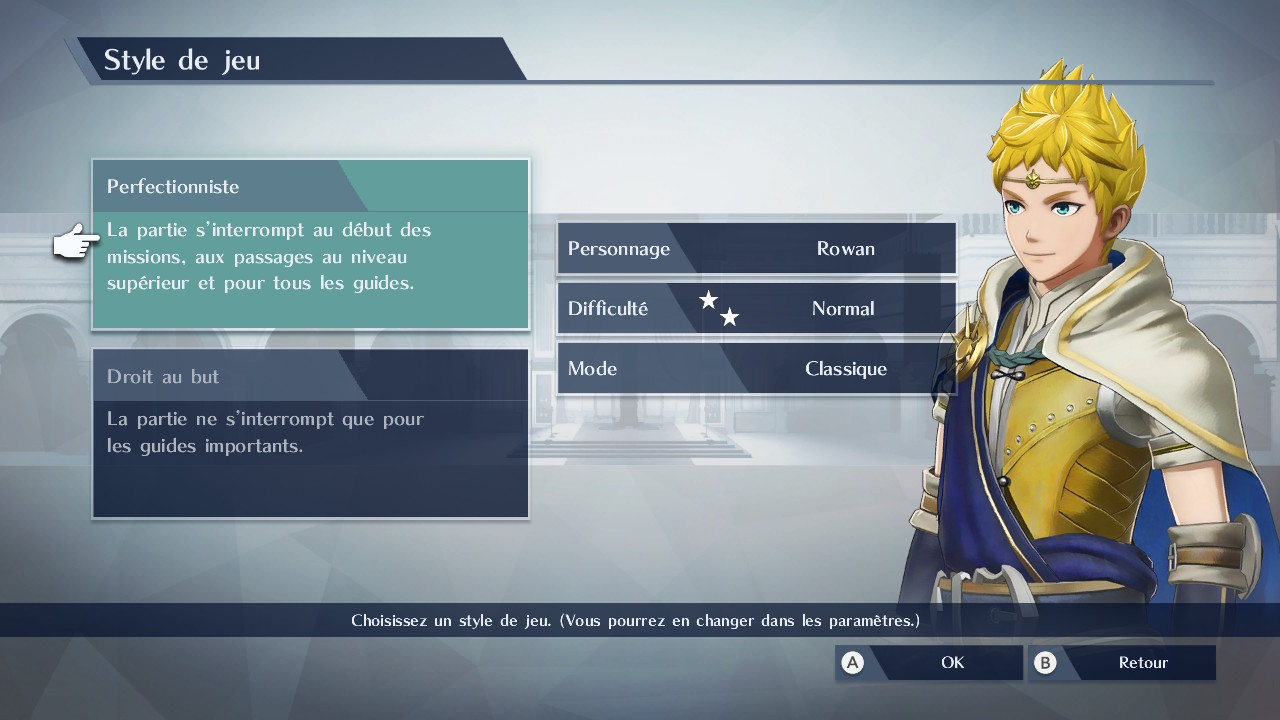This screenshot has height=720, width=1280.
Task: Go back using the Retour button
Action: click(1122, 663)
